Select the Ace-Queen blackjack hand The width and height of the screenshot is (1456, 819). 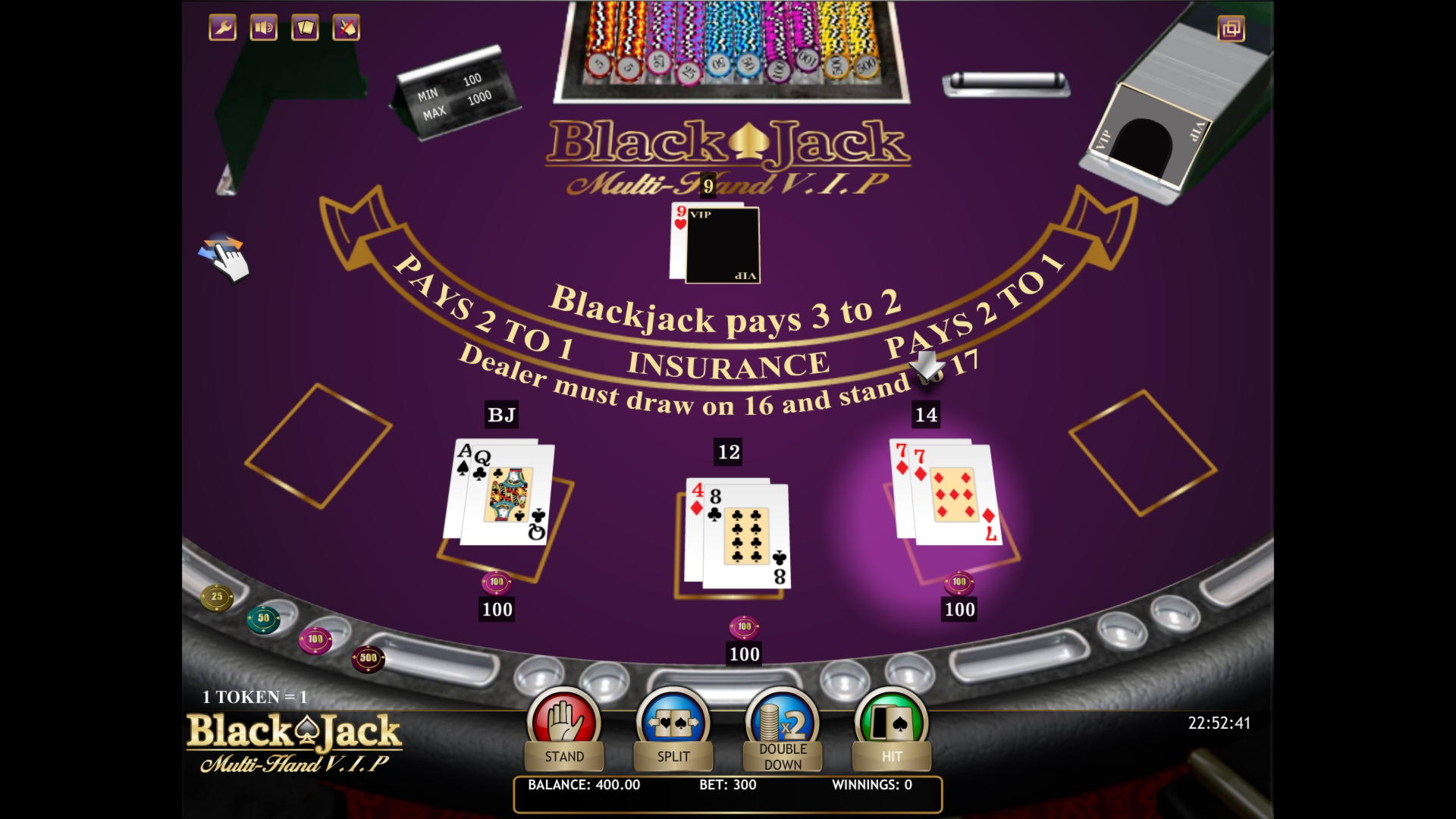[x=499, y=494]
